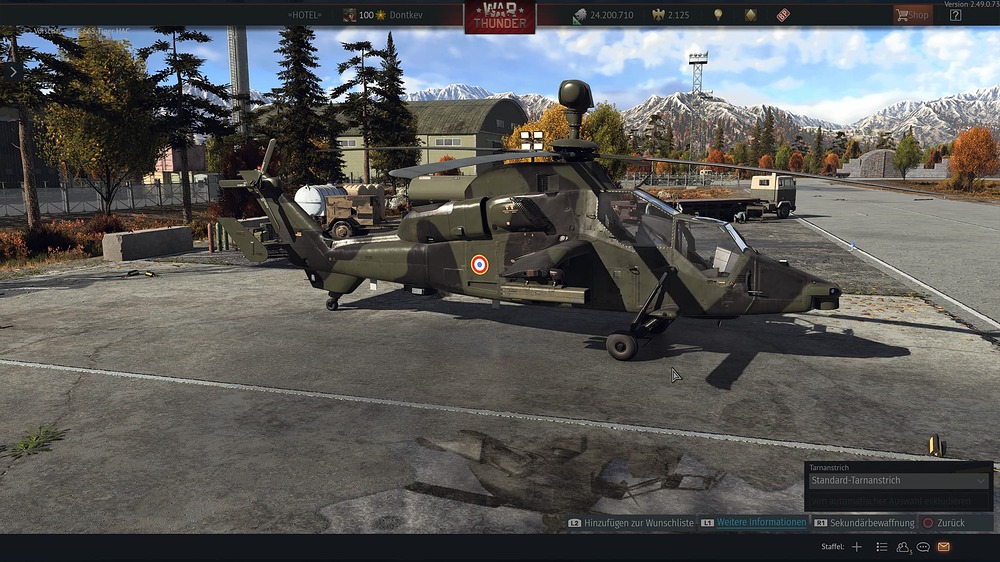The image size is (1000, 562).
Task: Show the friends and contacts icon
Action: coord(904,547)
